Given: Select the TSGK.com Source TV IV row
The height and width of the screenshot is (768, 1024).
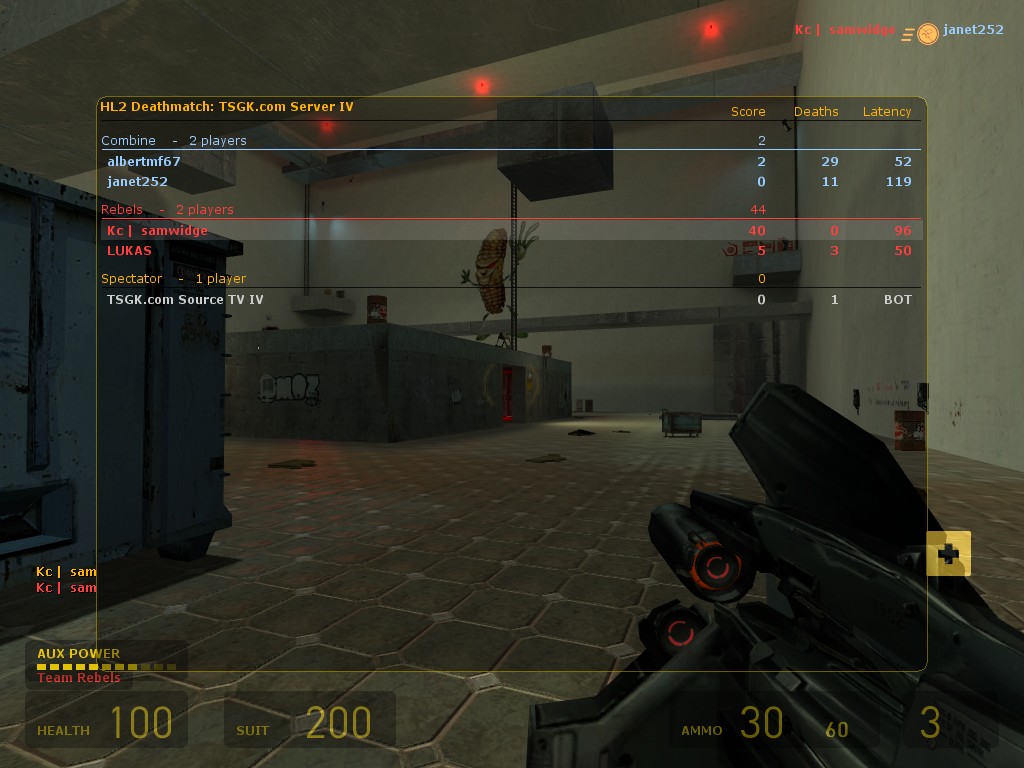Looking at the screenshot, I should coord(185,299).
